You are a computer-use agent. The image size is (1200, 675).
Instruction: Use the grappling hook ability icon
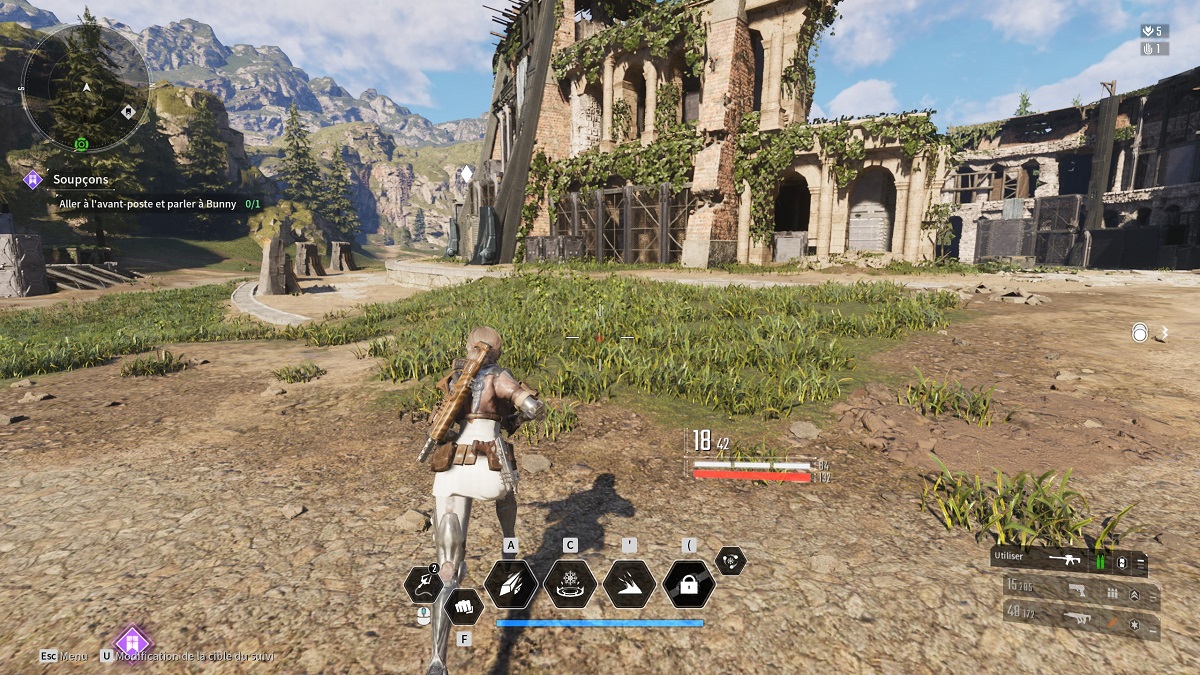point(423,584)
